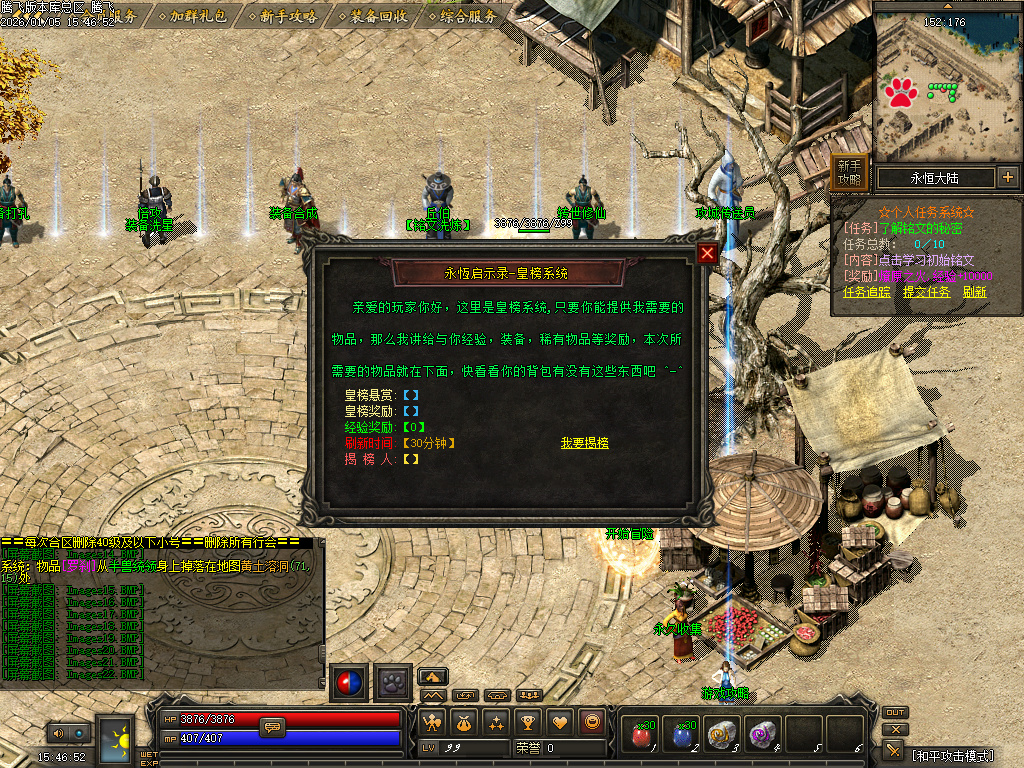
Task: Click the 我要揭榜 link in the dialog
Action: [x=585, y=443]
